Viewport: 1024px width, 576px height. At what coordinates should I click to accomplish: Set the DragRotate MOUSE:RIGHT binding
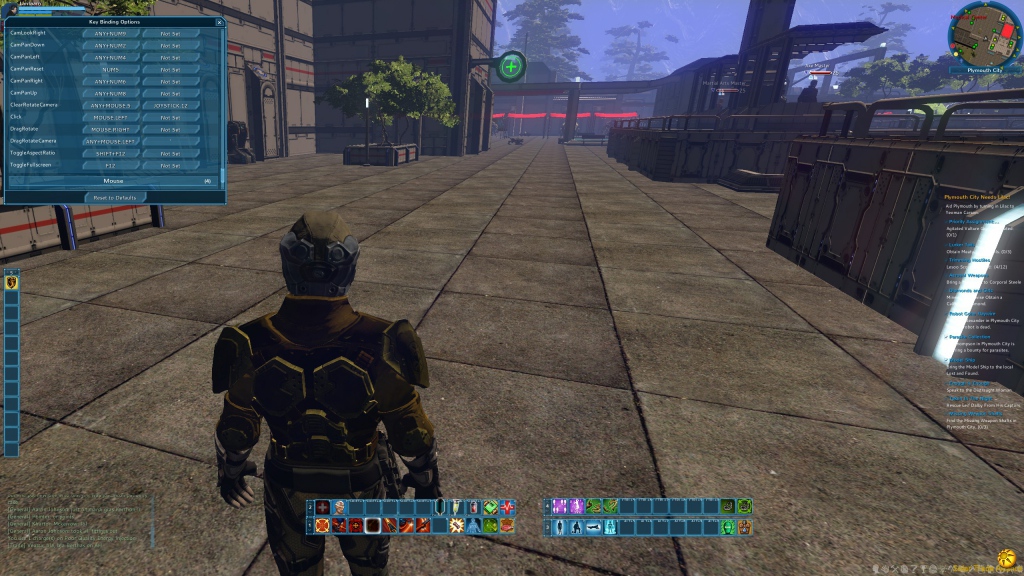tap(110, 129)
